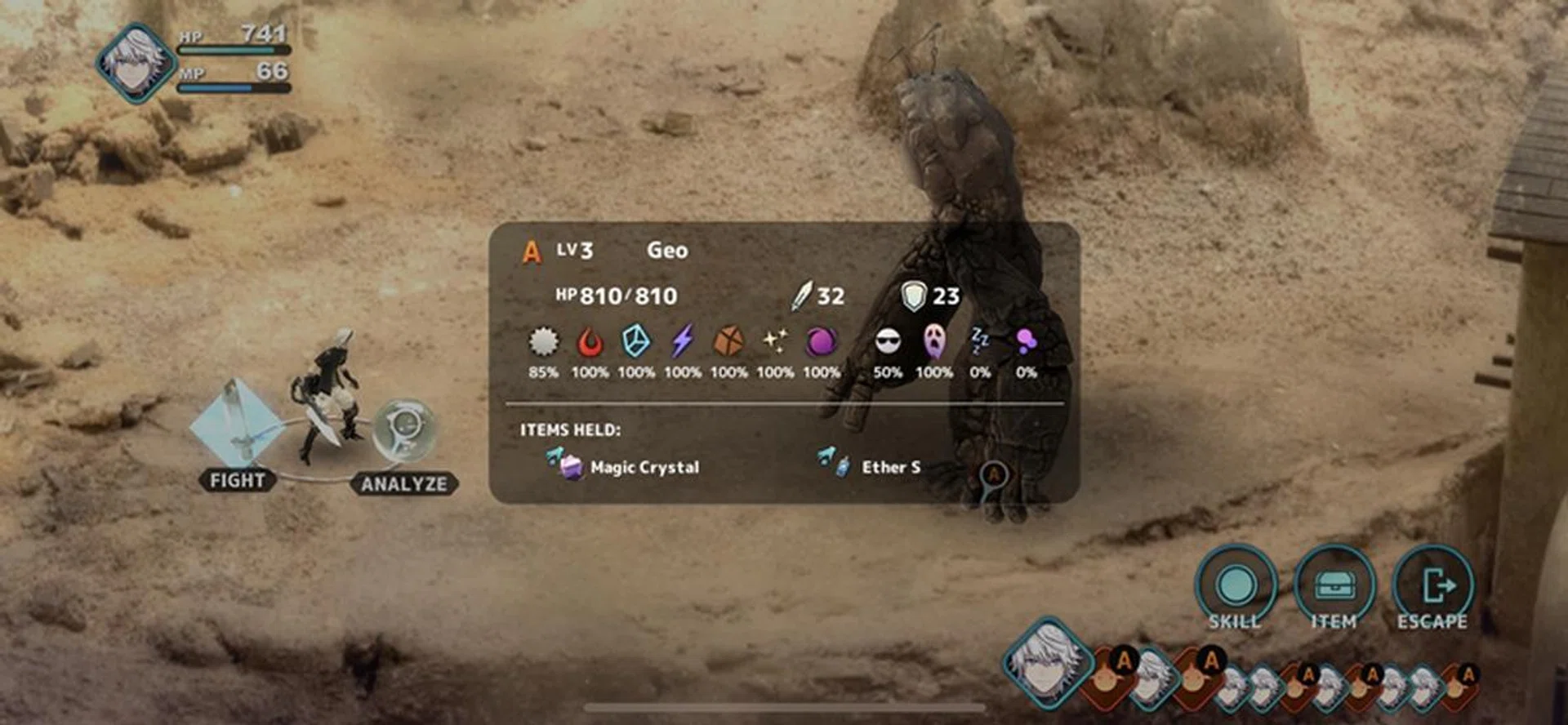This screenshot has height=725, width=1568.
Task: Select the large hero portrait in turn order
Action: click(1046, 660)
